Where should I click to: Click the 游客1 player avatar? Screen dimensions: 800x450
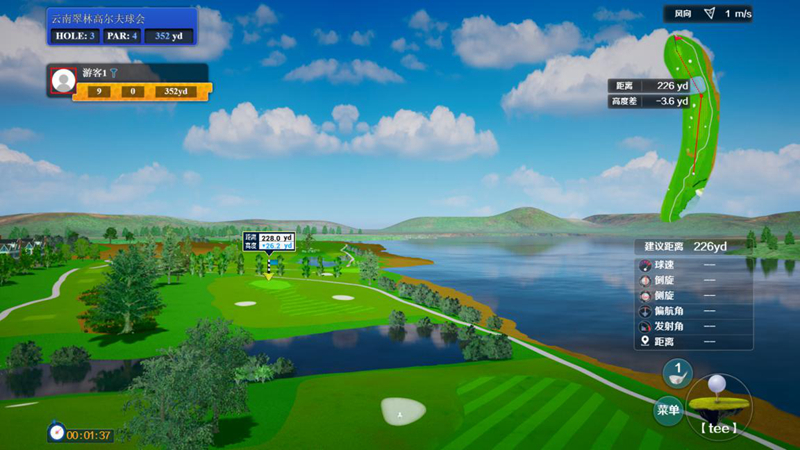(x=63, y=81)
